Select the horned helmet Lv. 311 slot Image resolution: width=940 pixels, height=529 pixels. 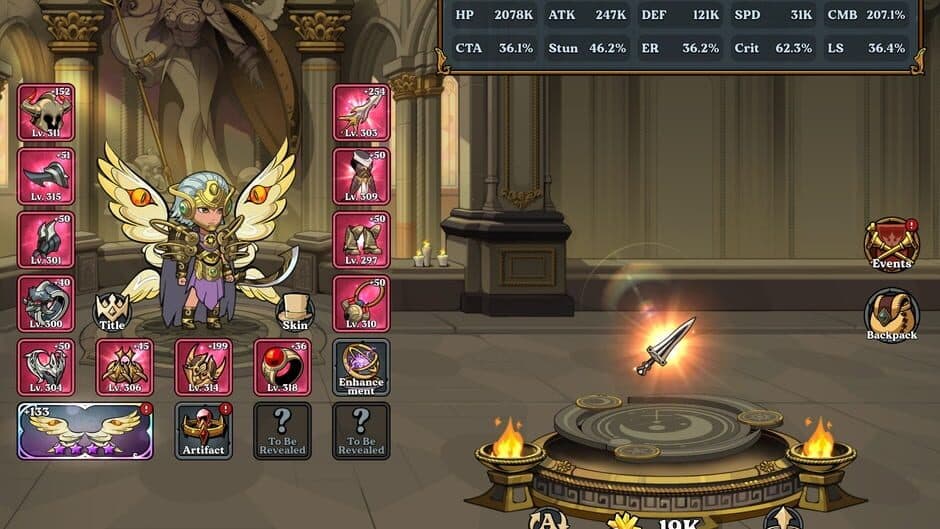pos(46,112)
